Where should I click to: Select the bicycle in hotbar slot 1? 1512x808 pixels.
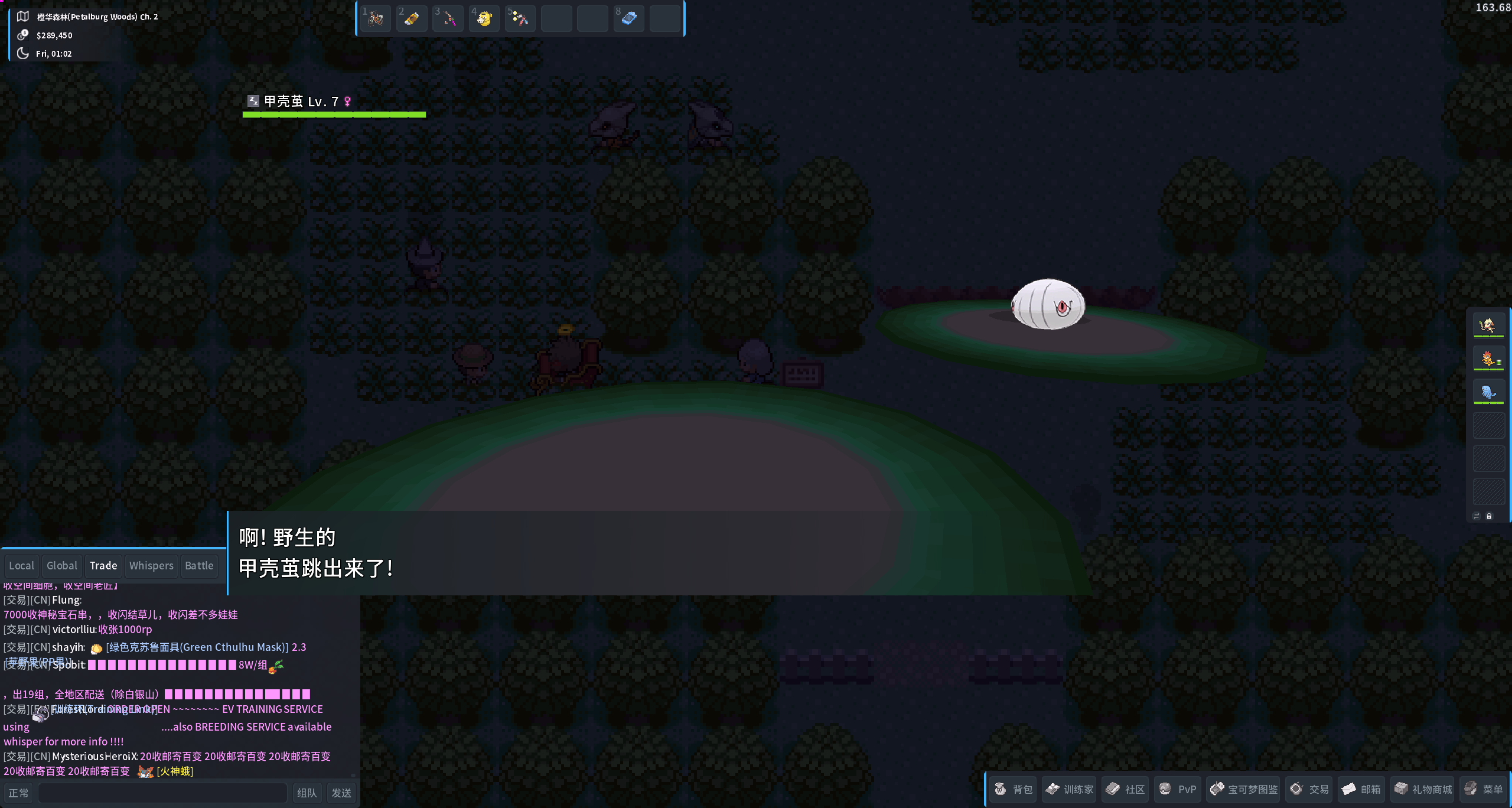coord(376,18)
